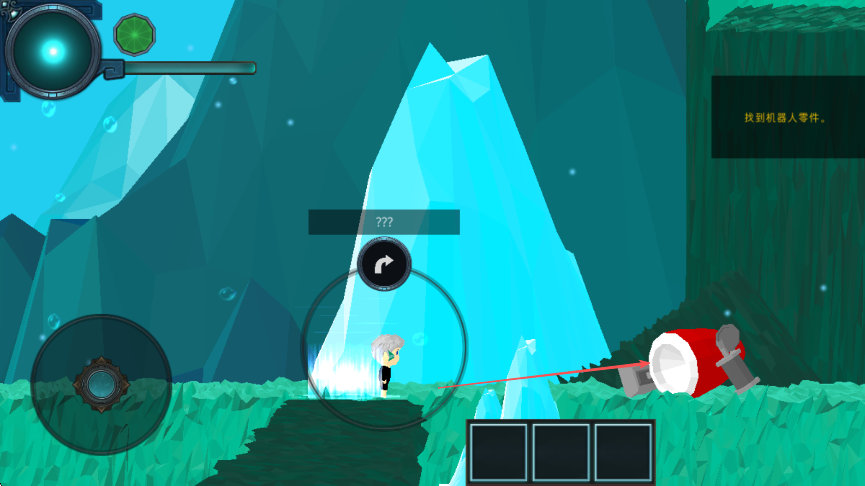865x486 pixels.
Task: Click the green leaf ability icon
Action: pos(134,34)
